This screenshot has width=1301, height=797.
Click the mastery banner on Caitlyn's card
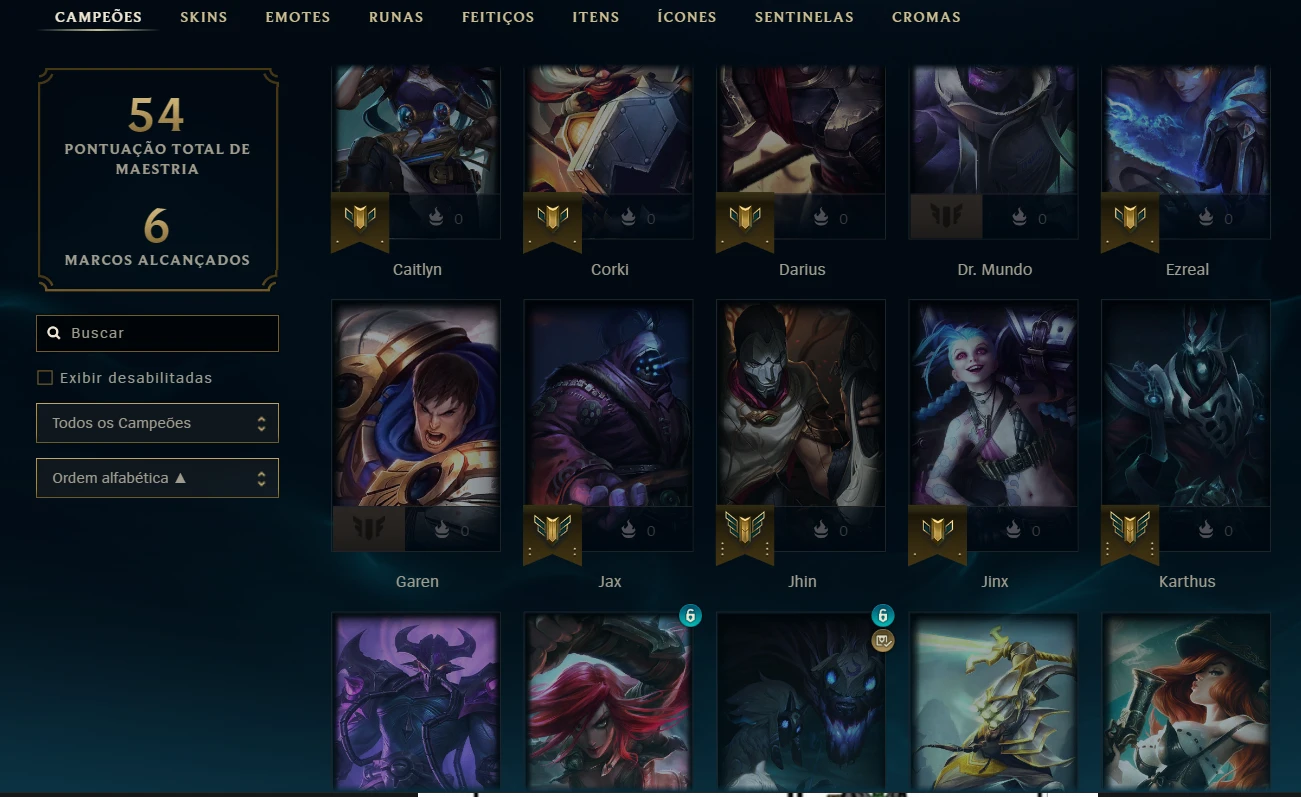coord(360,220)
